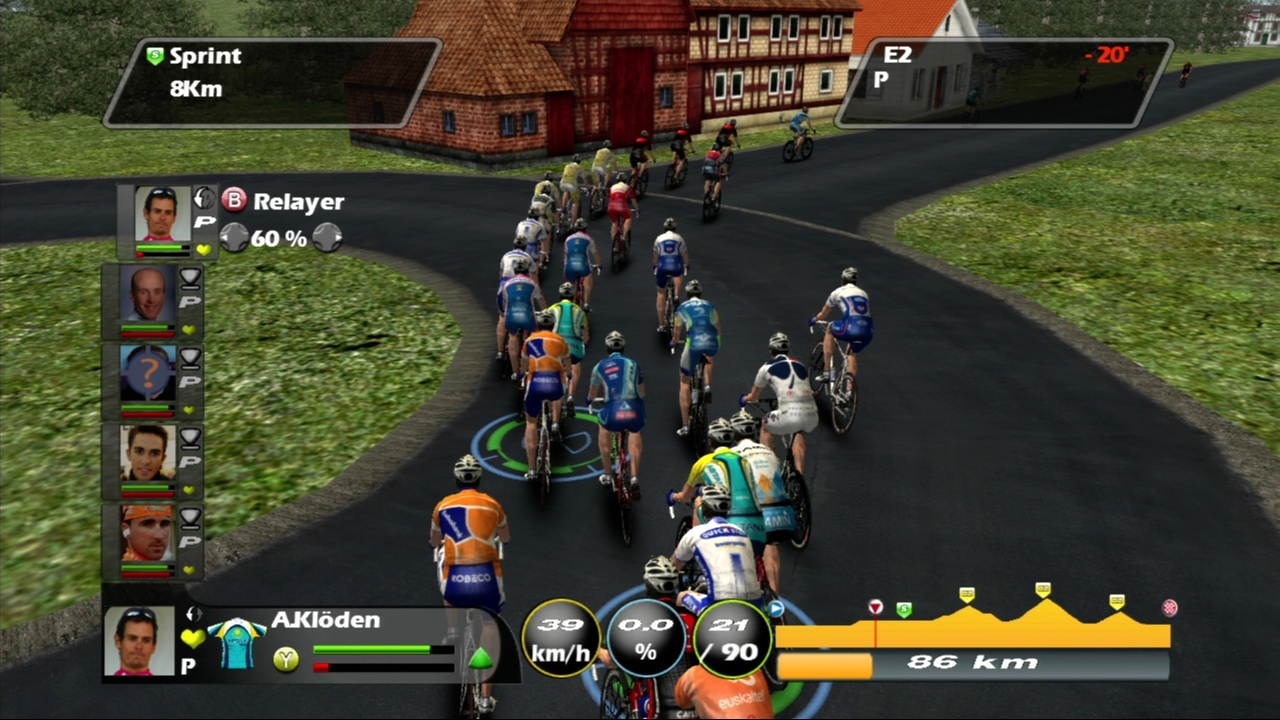Pick the teammate wearing the orange bandana

coord(148,534)
